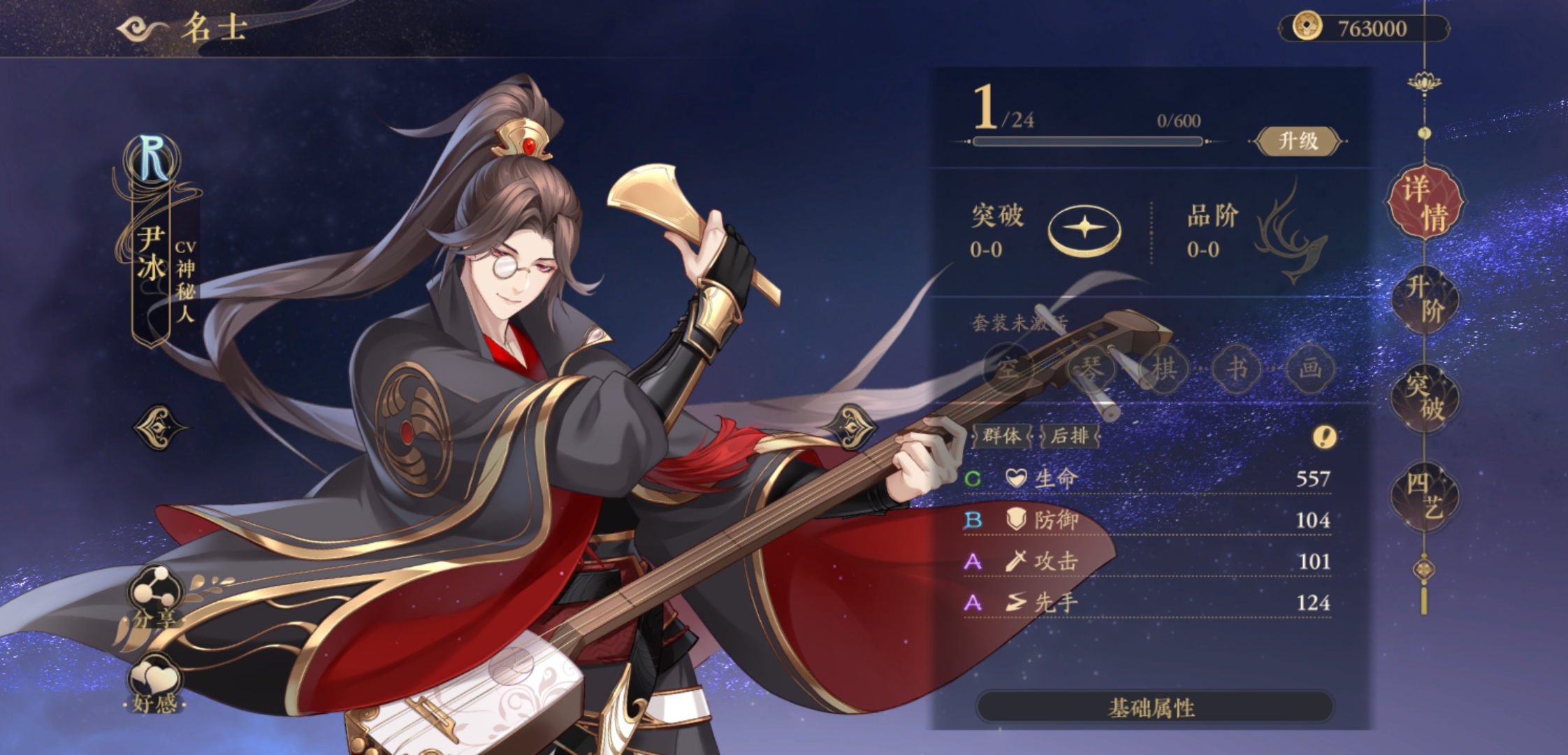Tap the 突破 star ring emblem
1568x755 pixels.
click(1084, 229)
